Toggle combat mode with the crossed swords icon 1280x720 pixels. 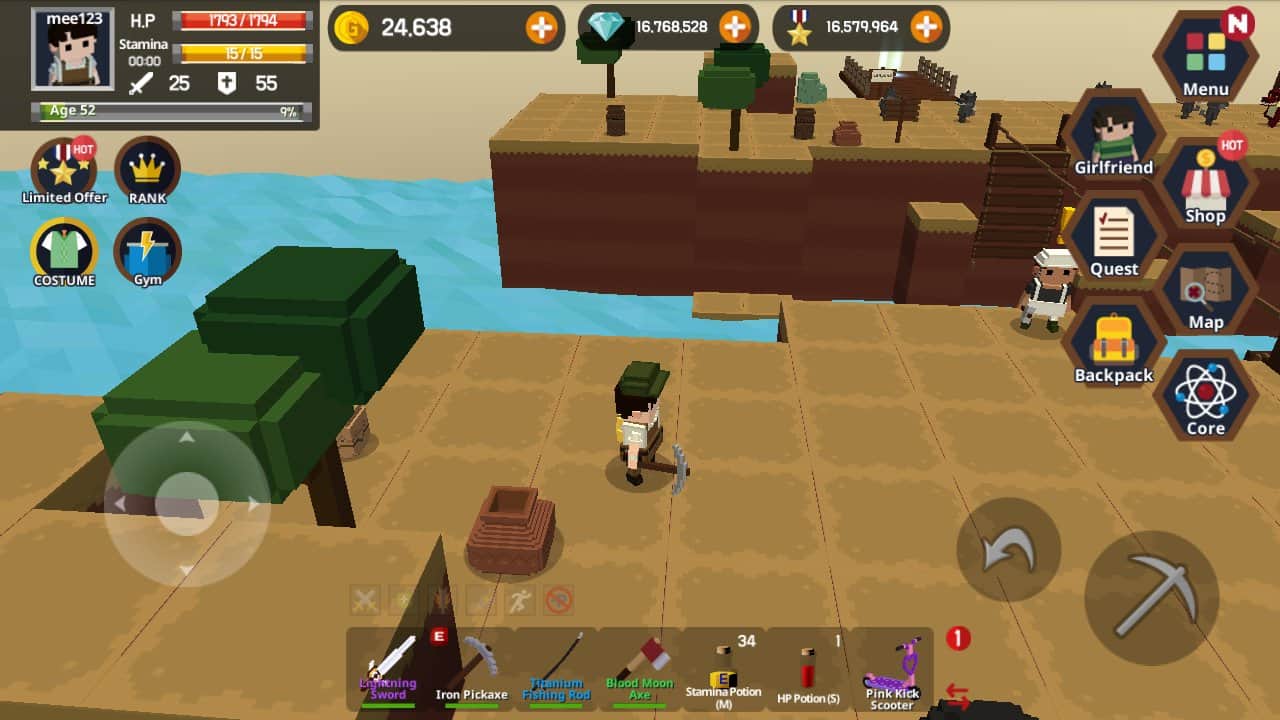[x=366, y=600]
